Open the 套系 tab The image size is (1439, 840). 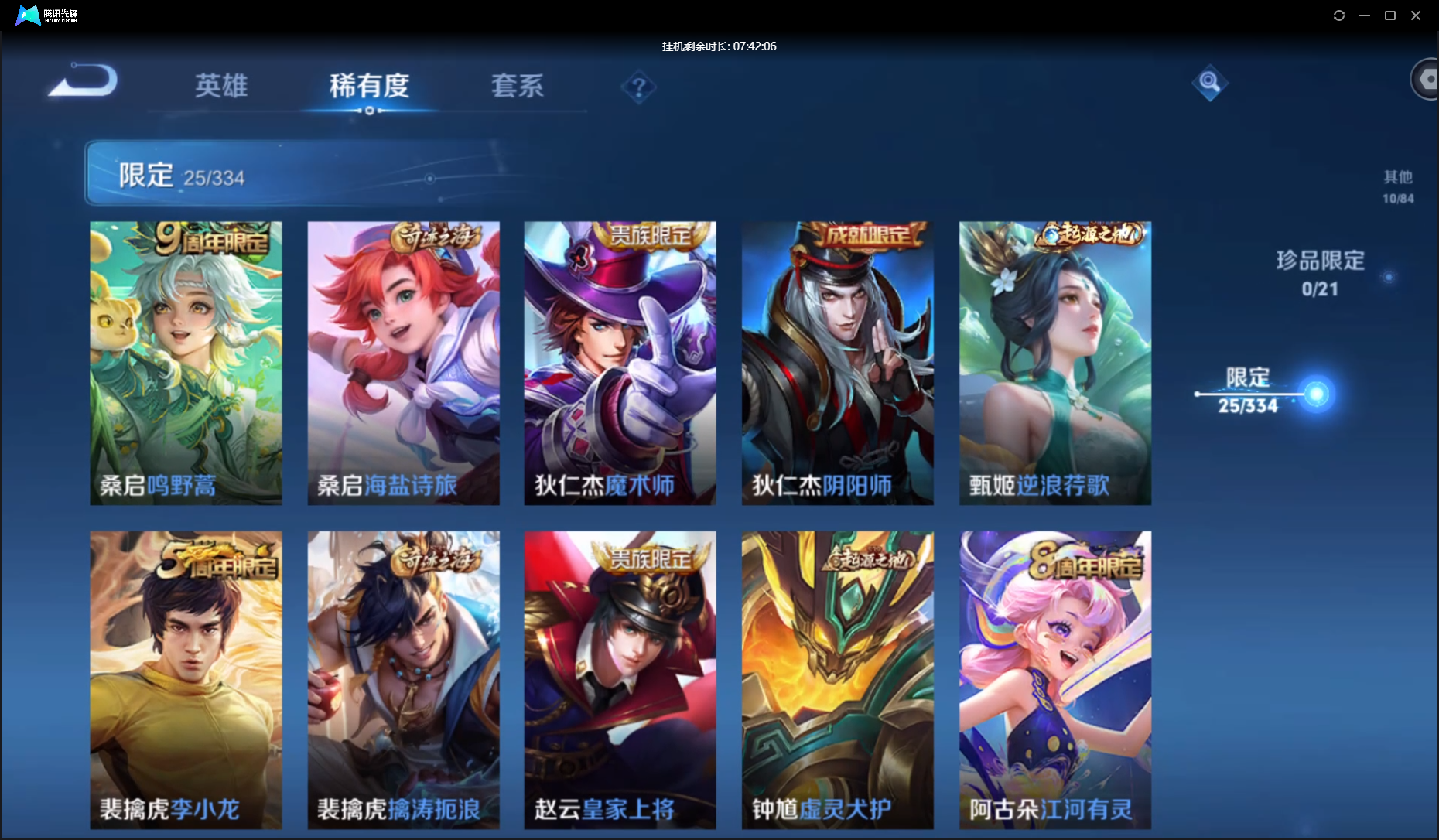pos(518,86)
